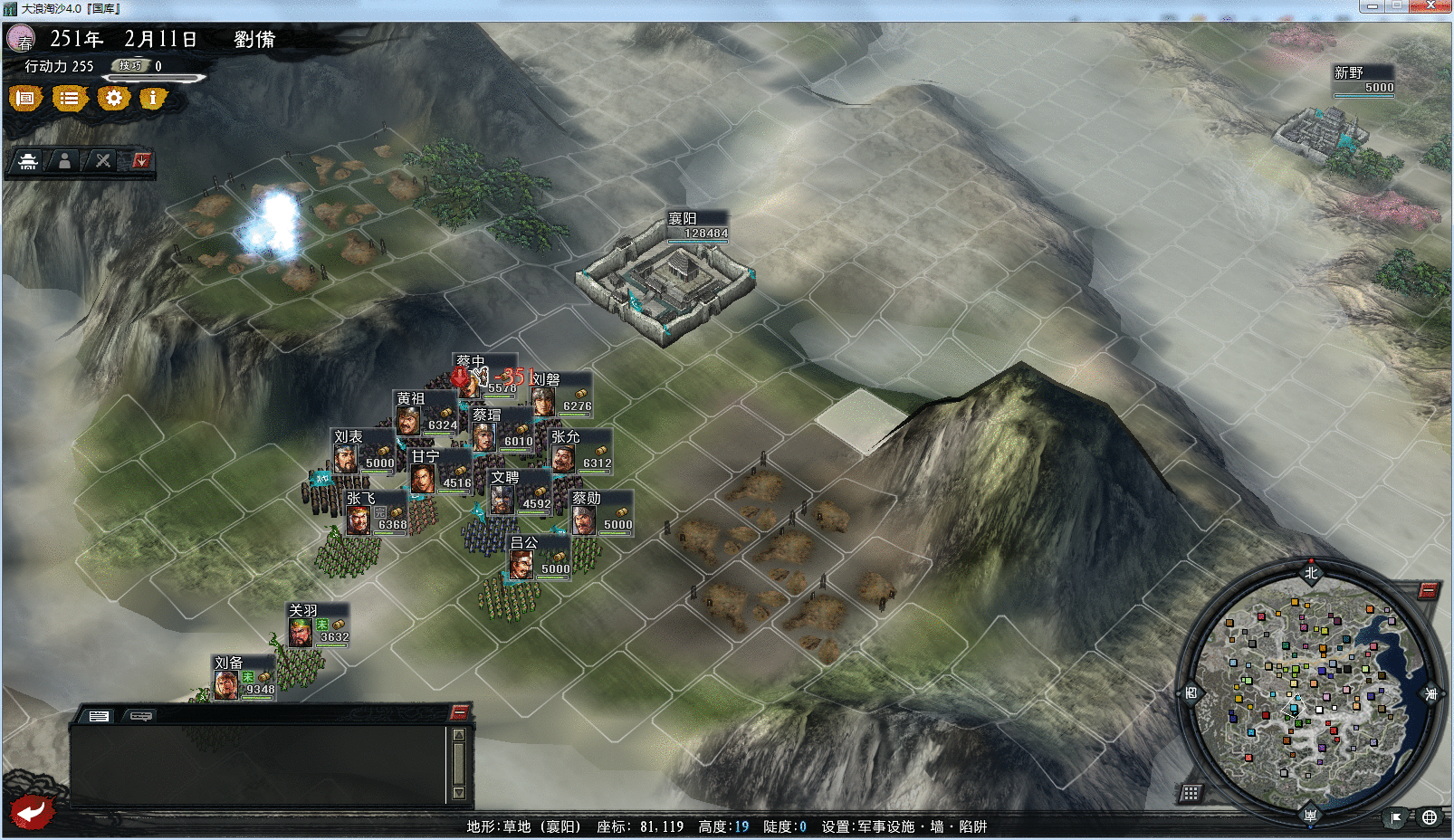Image resolution: width=1454 pixels, height=840 pixels.
Task: Rotate view with the minimap North marker
Action: tap(1311, 572)
